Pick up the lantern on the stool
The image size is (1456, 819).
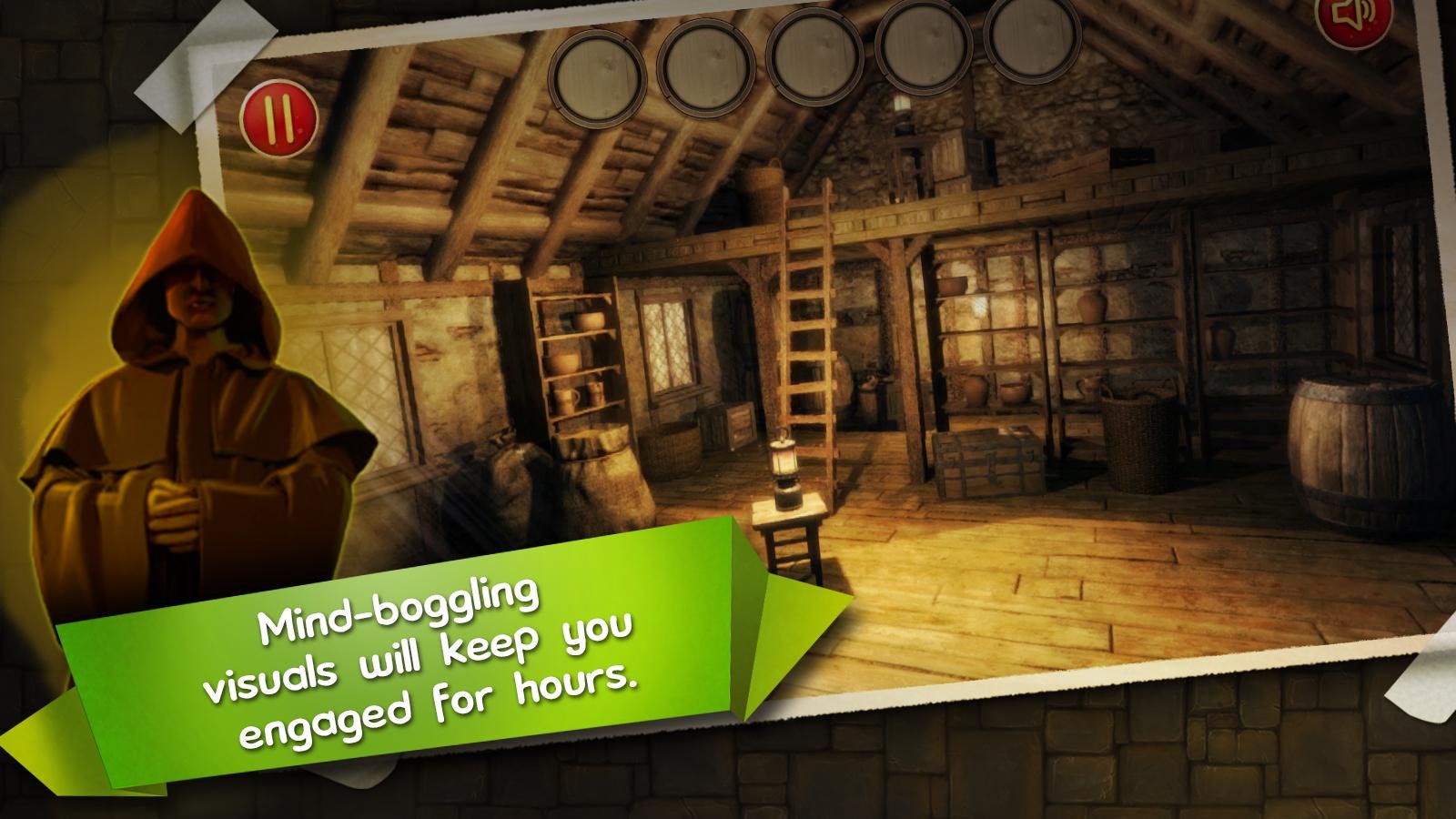click(787, 469)
